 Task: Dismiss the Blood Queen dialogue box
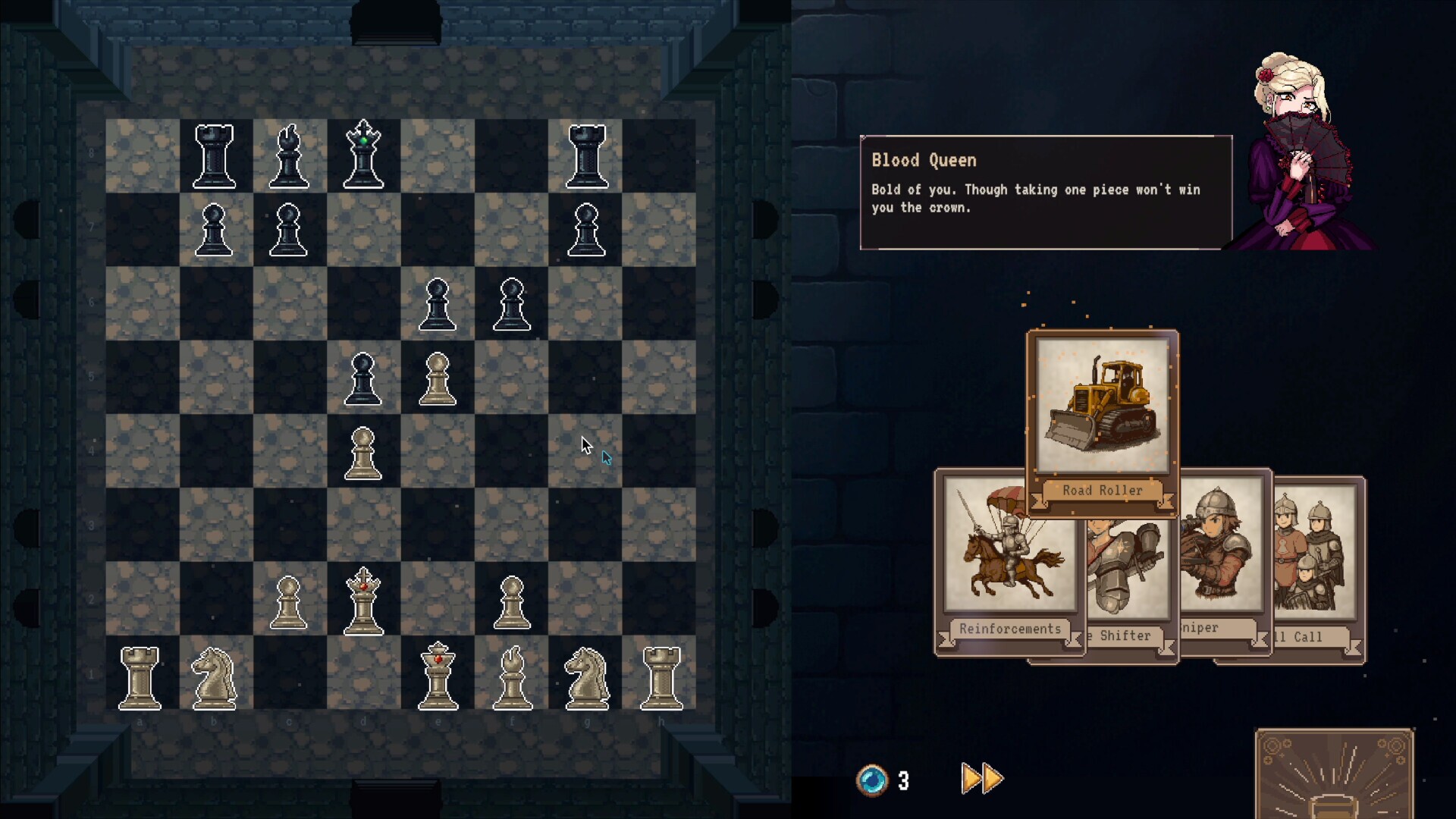(1046, 190)
